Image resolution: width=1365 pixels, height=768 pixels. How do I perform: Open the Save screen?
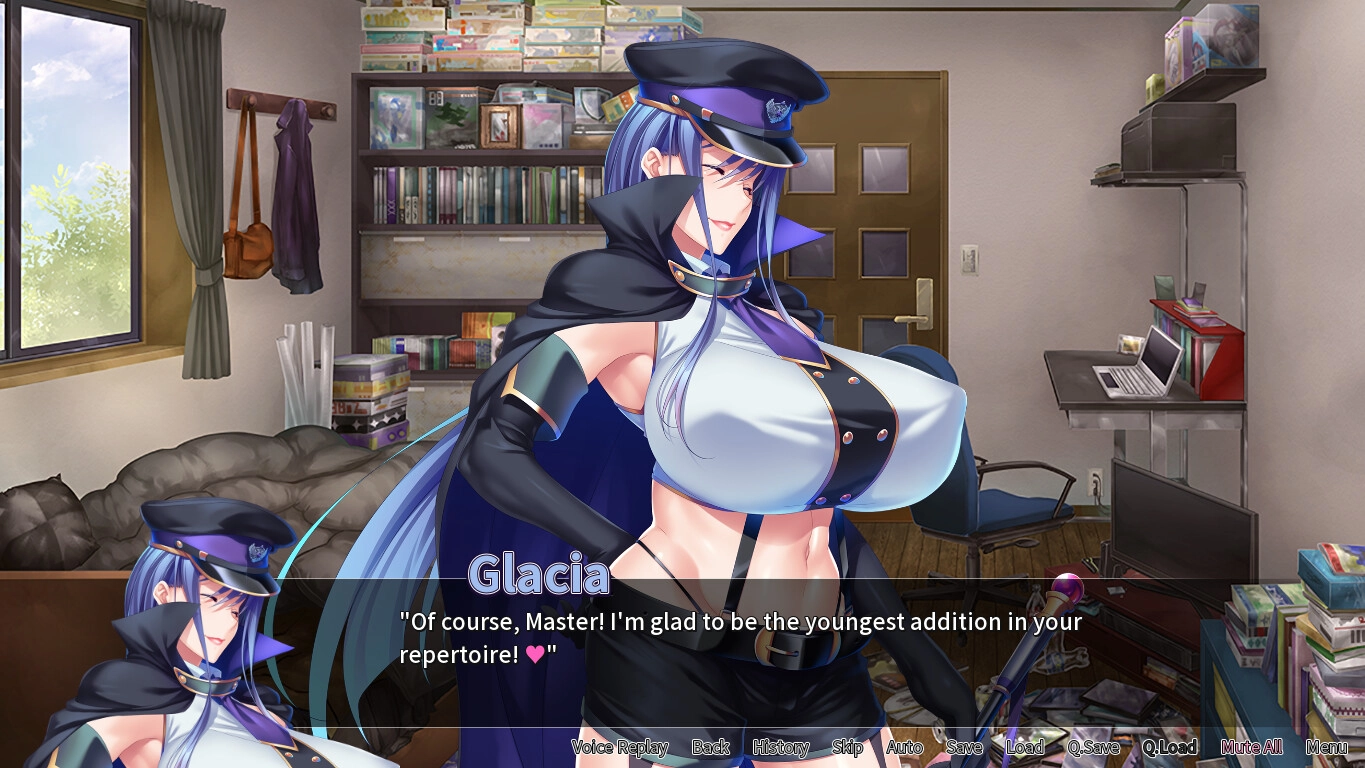click(x=964, y=747)
